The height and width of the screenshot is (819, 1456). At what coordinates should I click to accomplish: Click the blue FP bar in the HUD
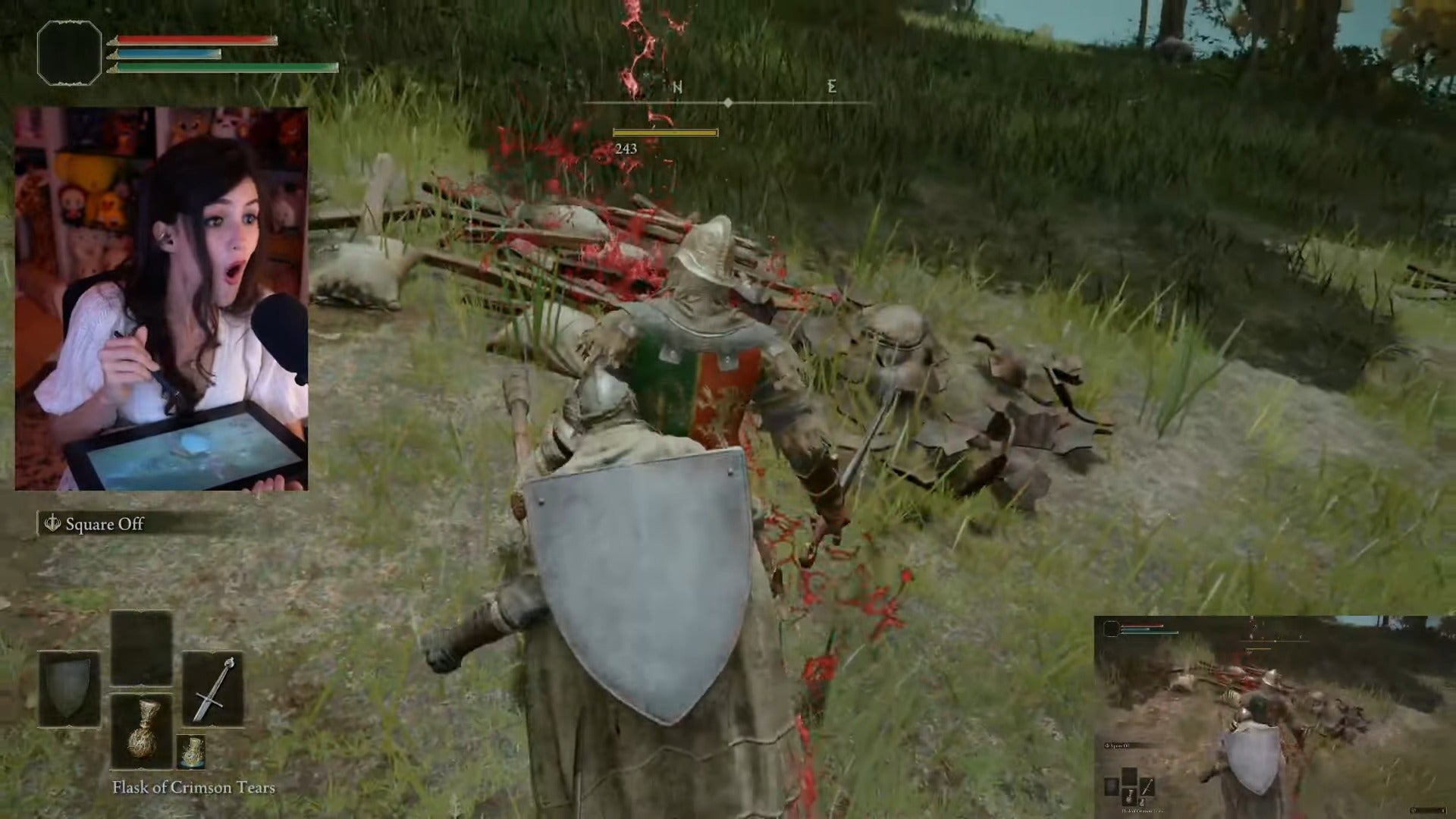pos(167,55)
